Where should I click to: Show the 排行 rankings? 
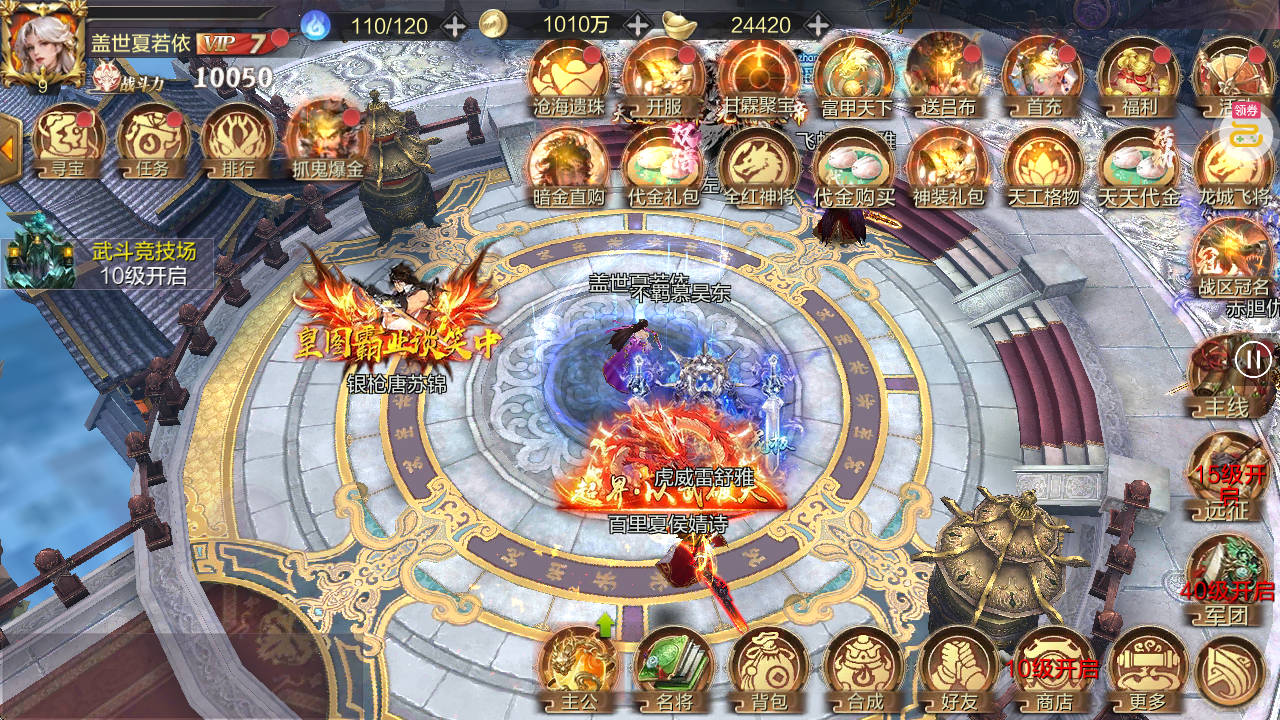[x=237, y=141]
